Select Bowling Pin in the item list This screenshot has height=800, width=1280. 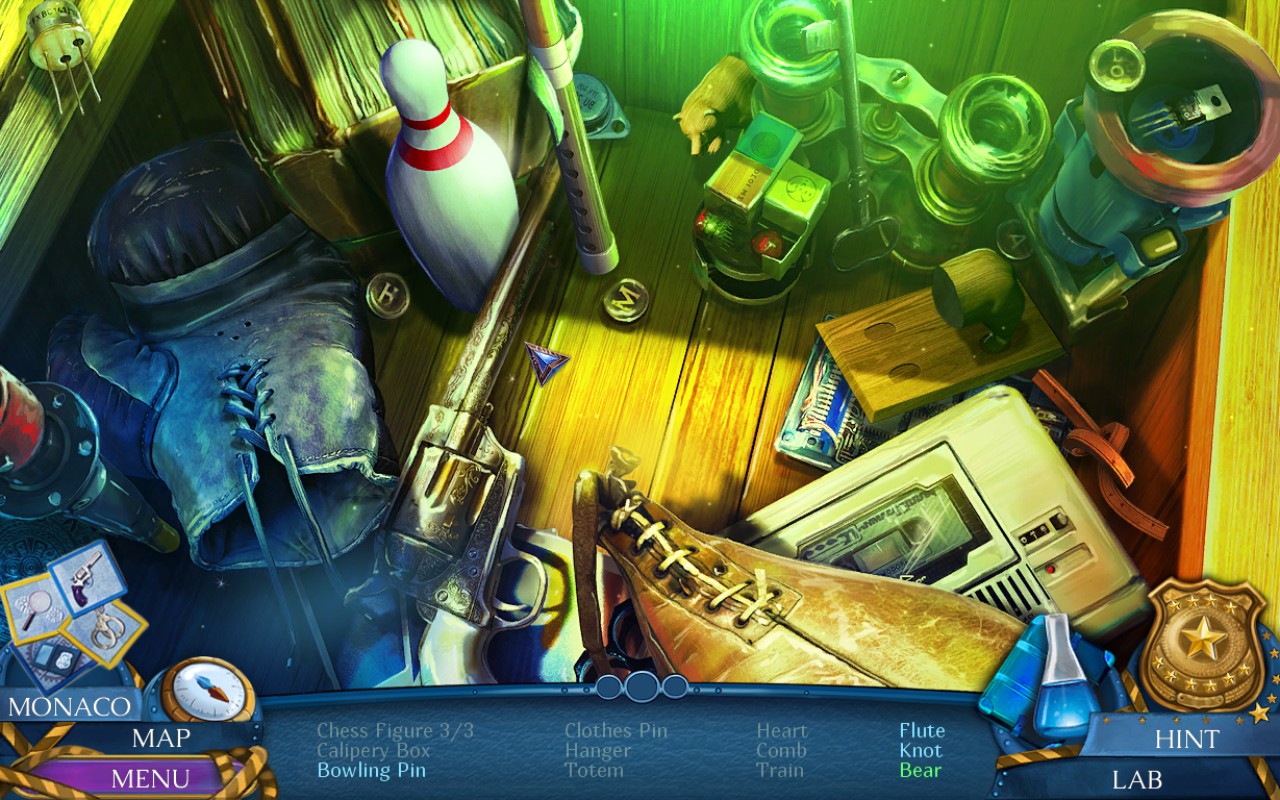point(371,770)
